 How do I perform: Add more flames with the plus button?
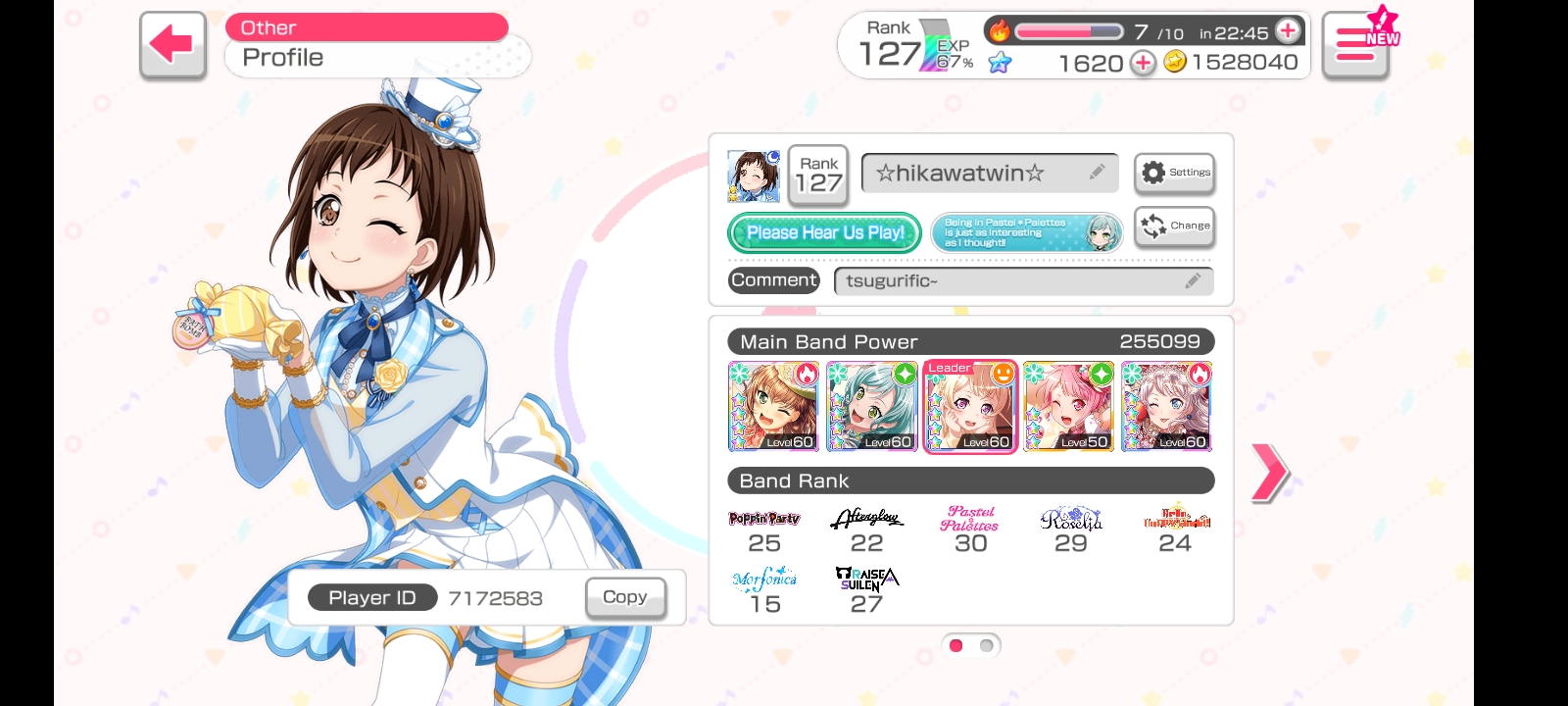[x=1289, y=31]
